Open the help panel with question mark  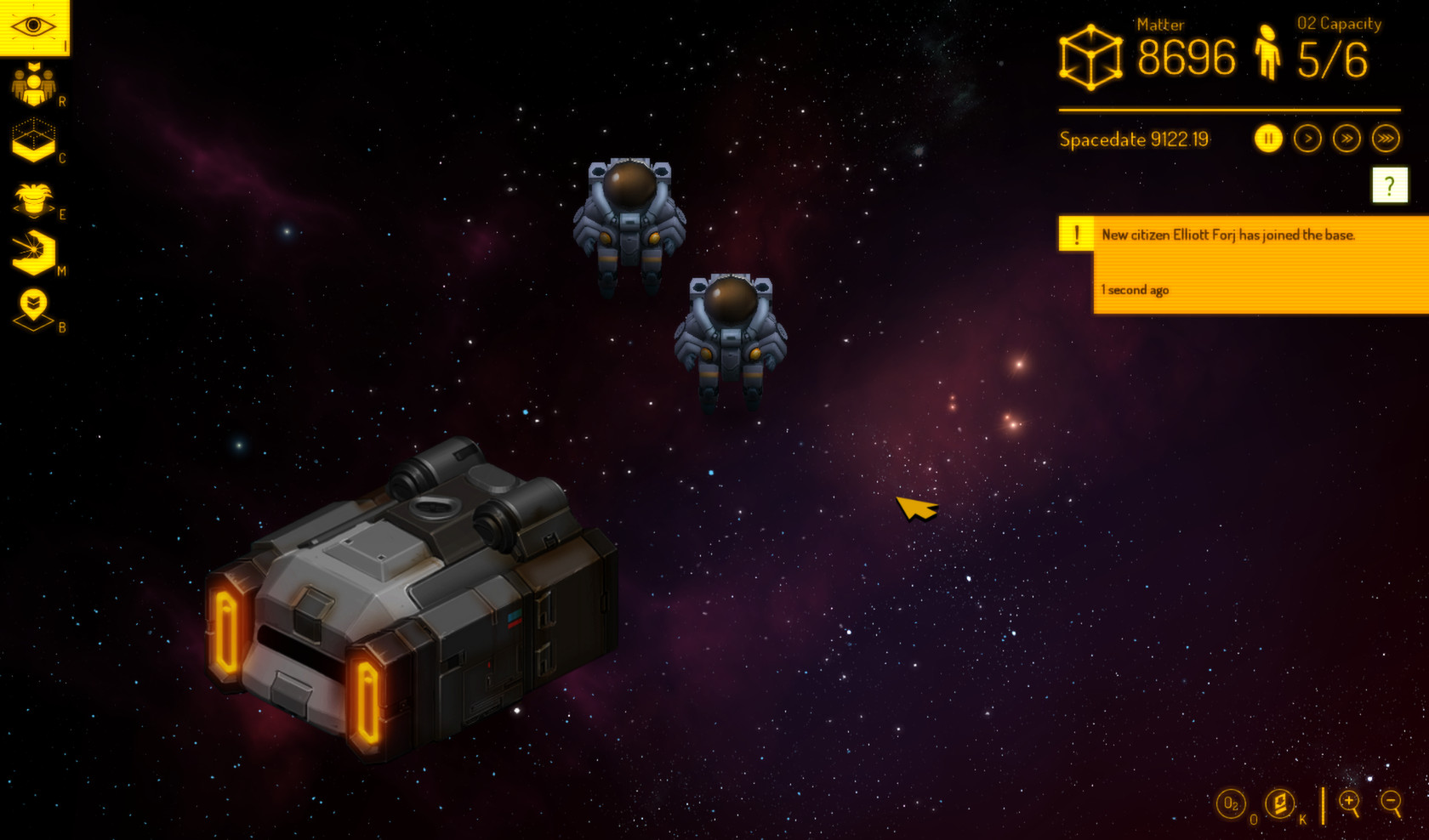tap(1390, 184)
